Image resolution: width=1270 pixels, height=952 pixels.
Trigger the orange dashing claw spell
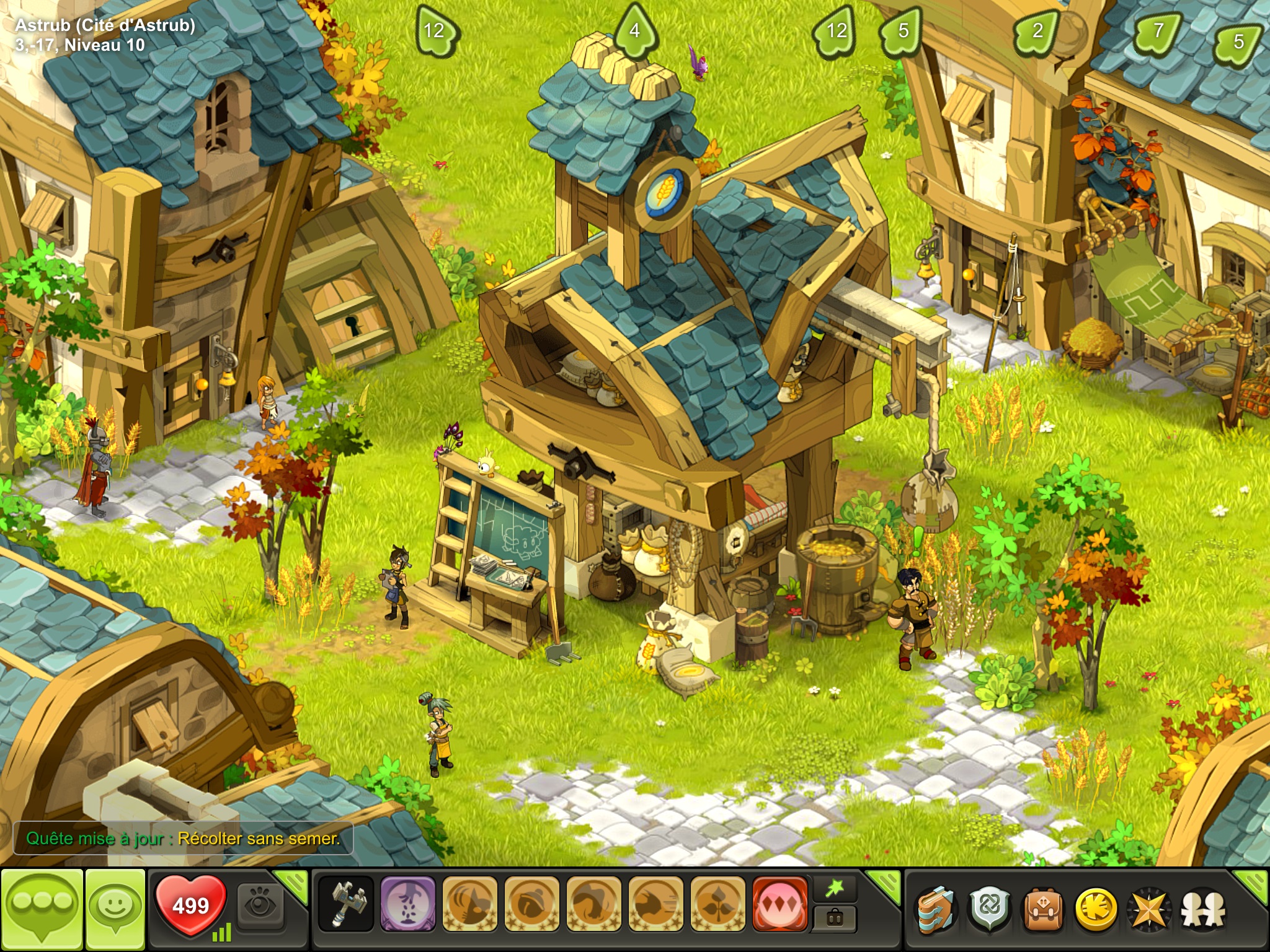655,905
